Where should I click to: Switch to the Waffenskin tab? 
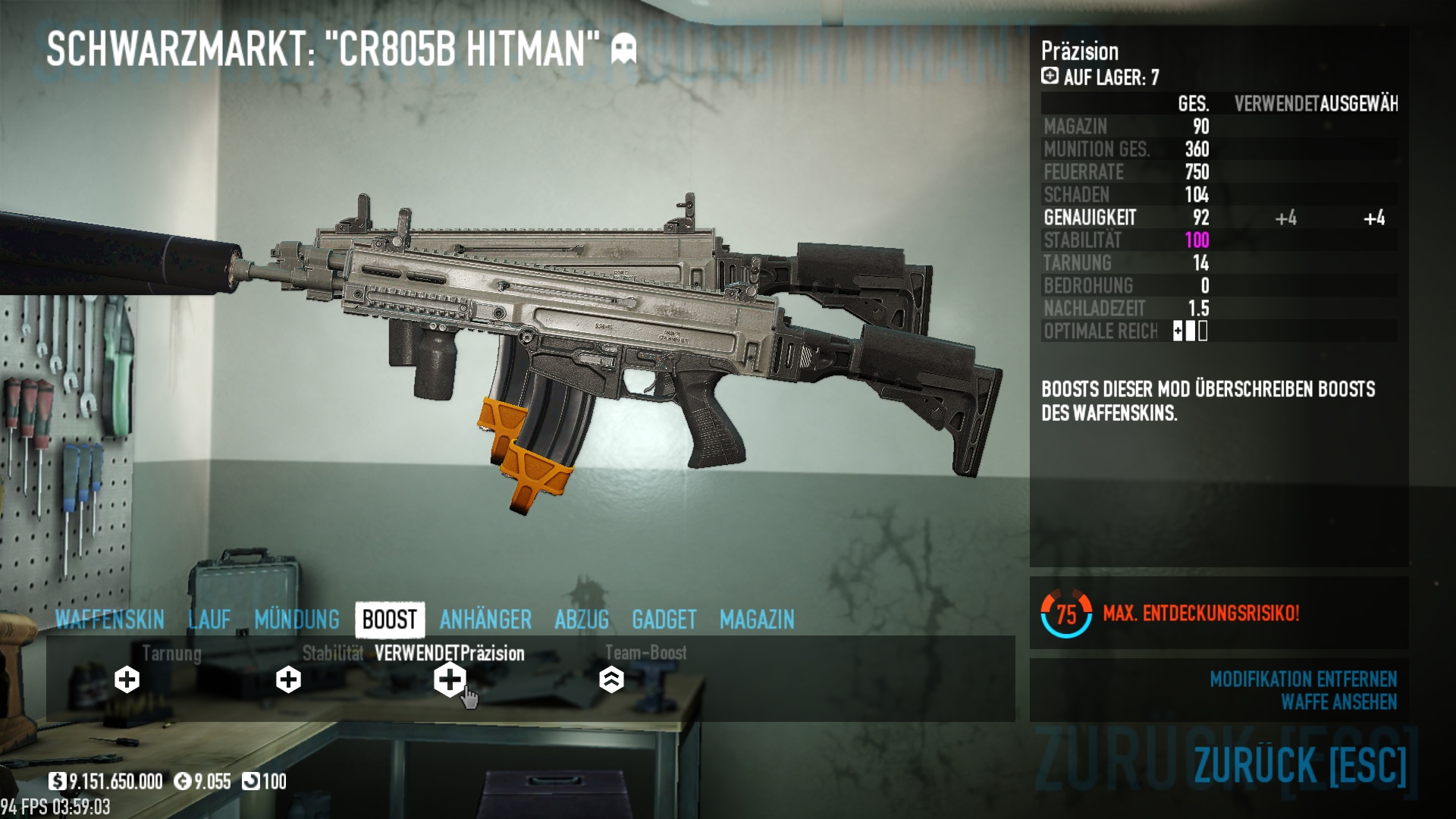(110, 620)
